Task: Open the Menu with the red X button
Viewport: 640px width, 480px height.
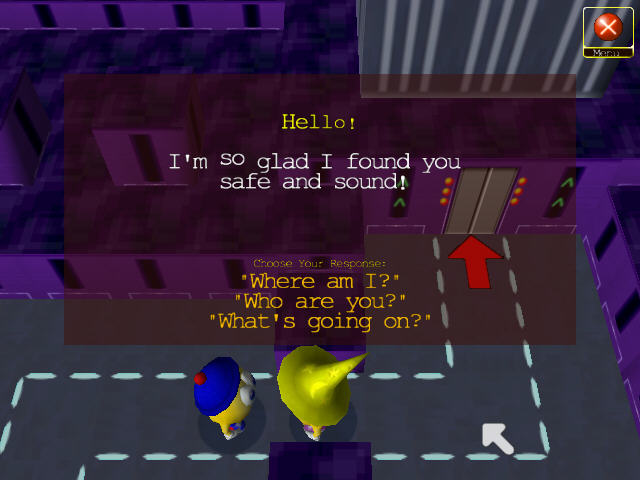Action: click(607, 29)
